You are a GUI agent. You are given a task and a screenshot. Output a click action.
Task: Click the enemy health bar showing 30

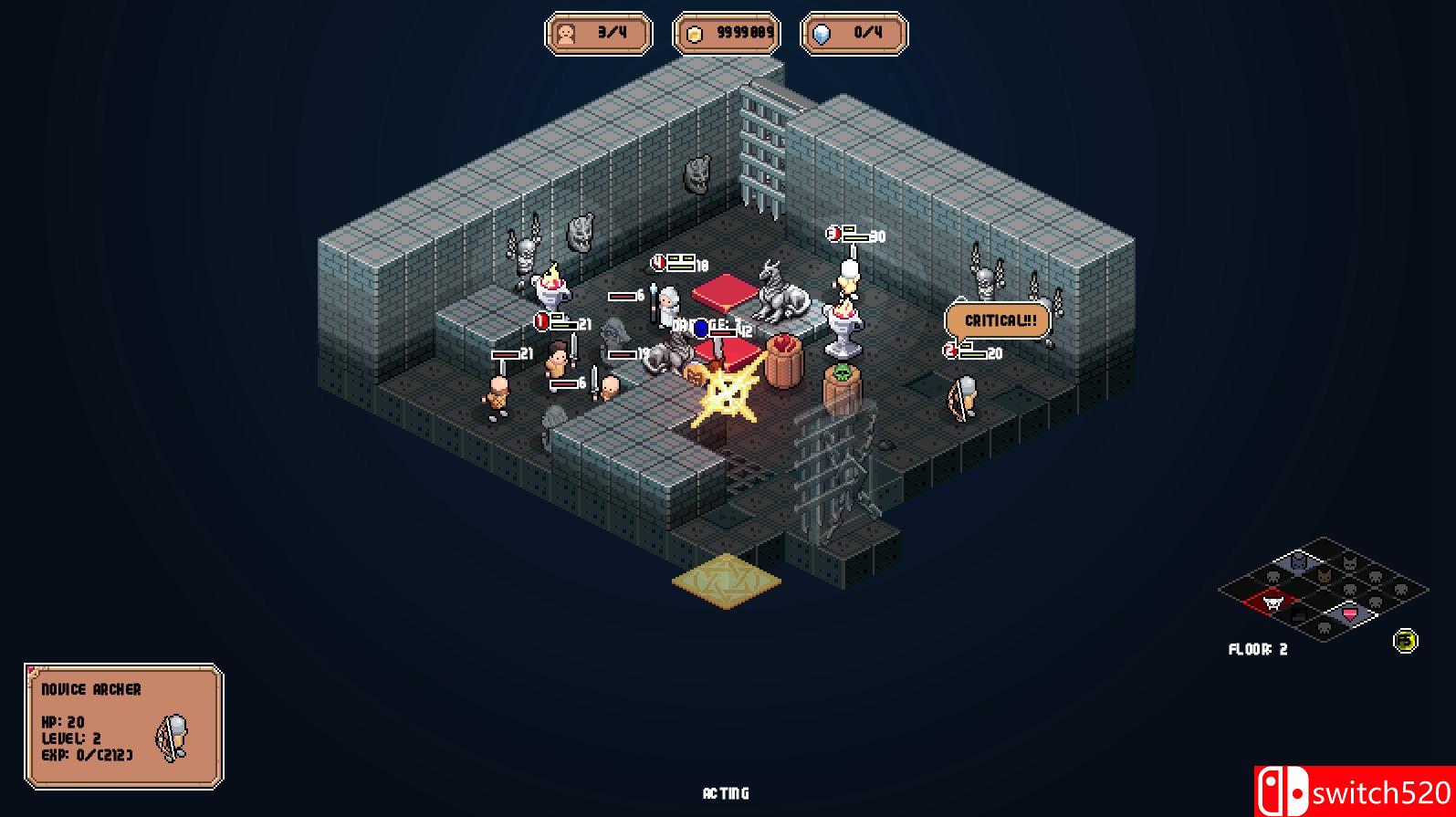856,234
